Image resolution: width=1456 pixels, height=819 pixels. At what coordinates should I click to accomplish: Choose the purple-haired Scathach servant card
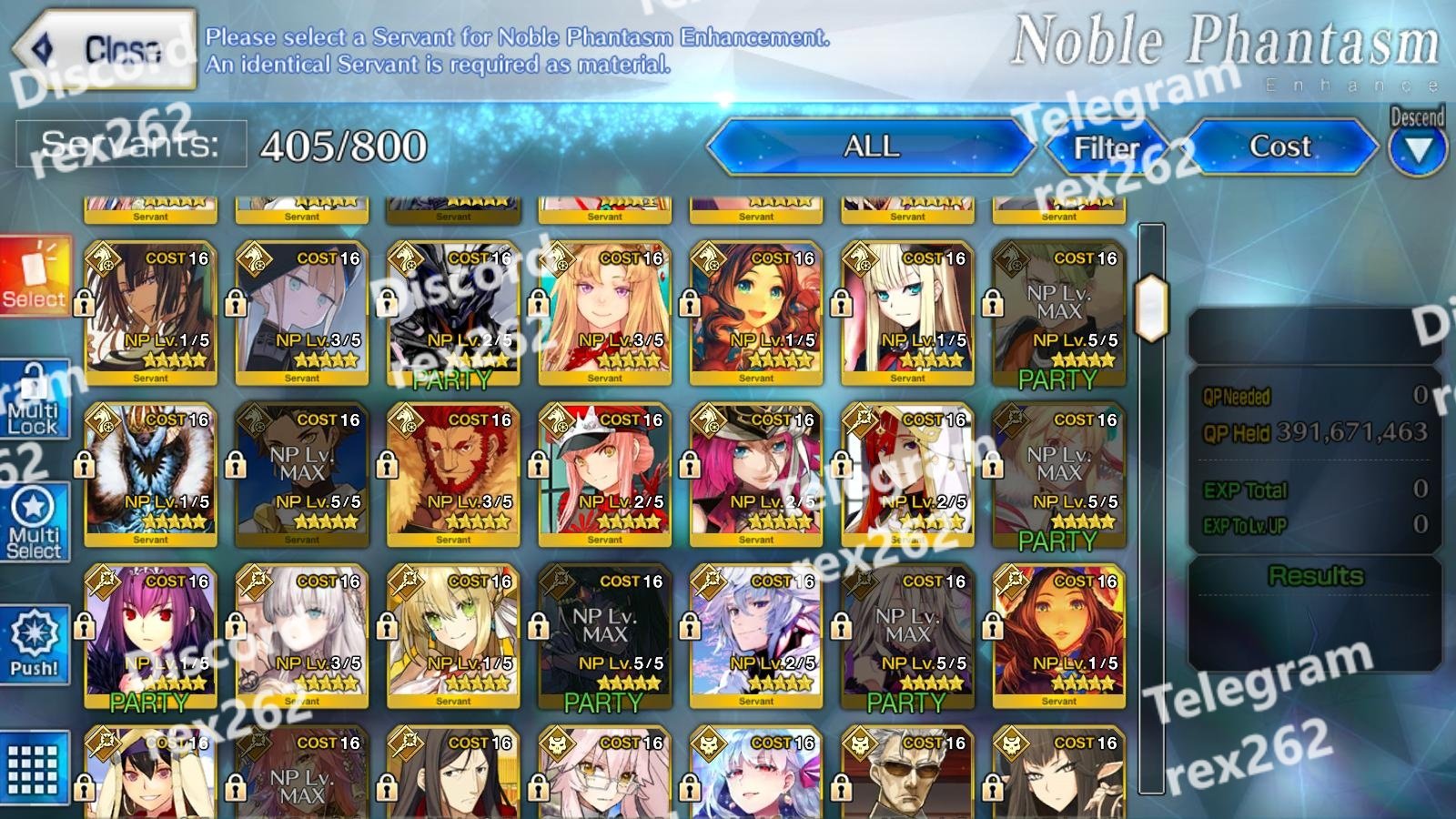[x=150, y=634]
